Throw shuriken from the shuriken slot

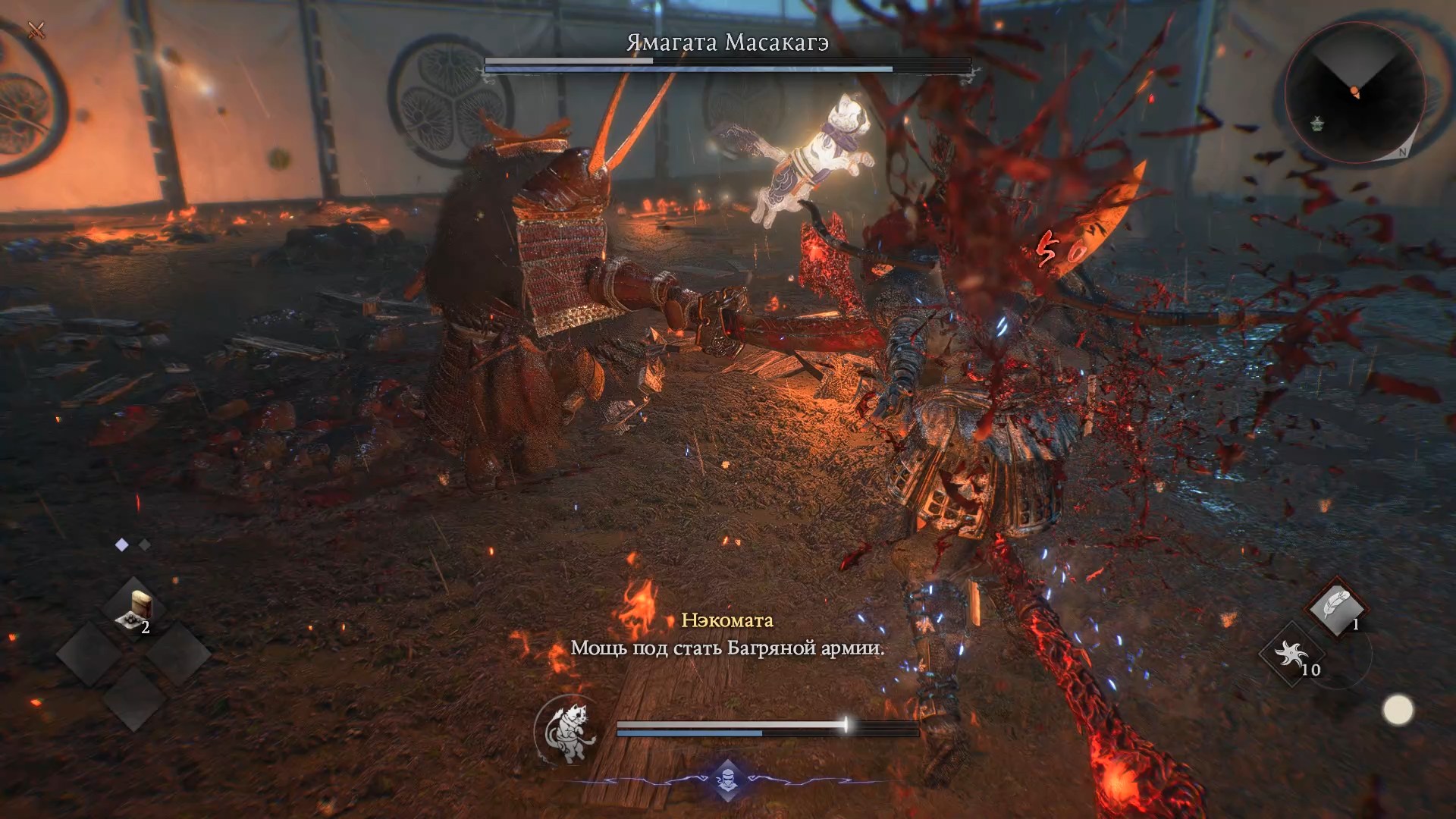tap(1291, 654)
